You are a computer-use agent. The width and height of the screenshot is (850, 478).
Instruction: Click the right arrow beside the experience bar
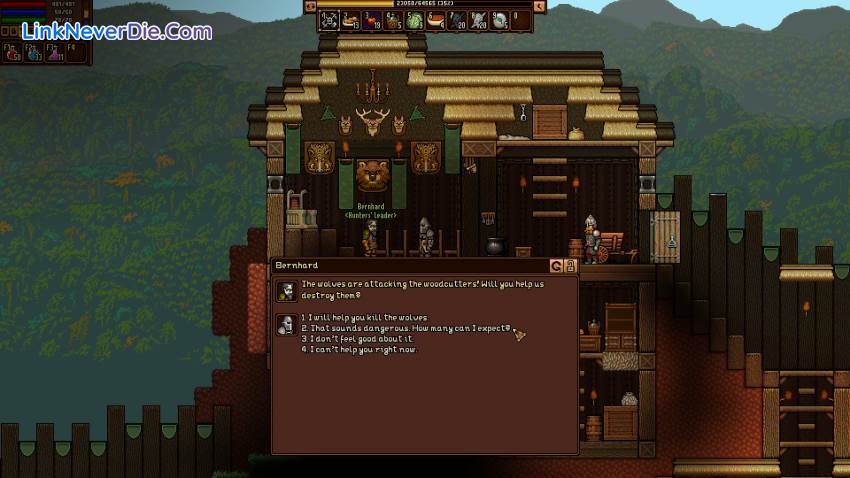point(540,6)
